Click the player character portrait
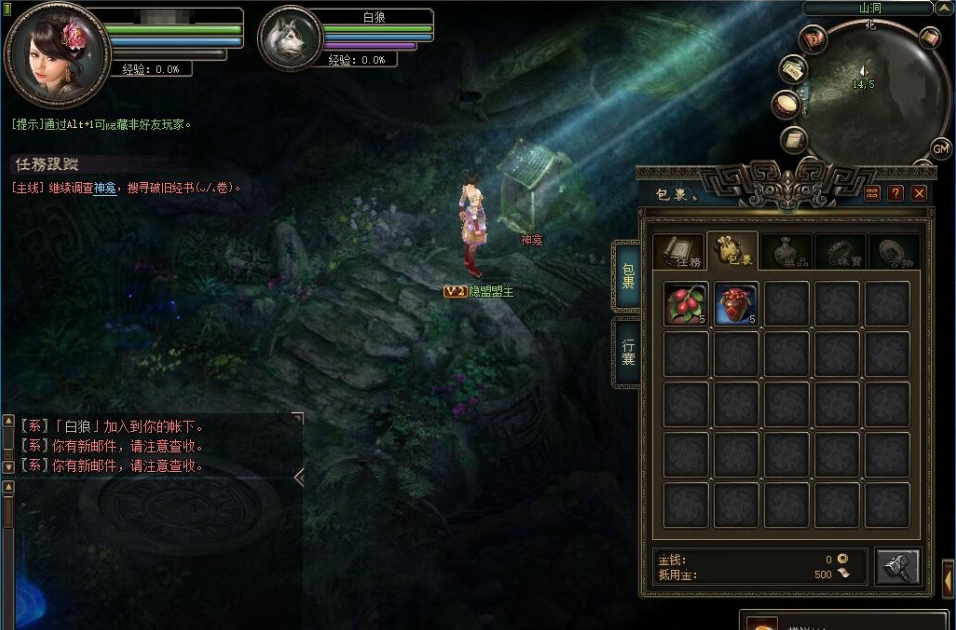Screen dimensions: 956x630 click(x=58, y=53)
